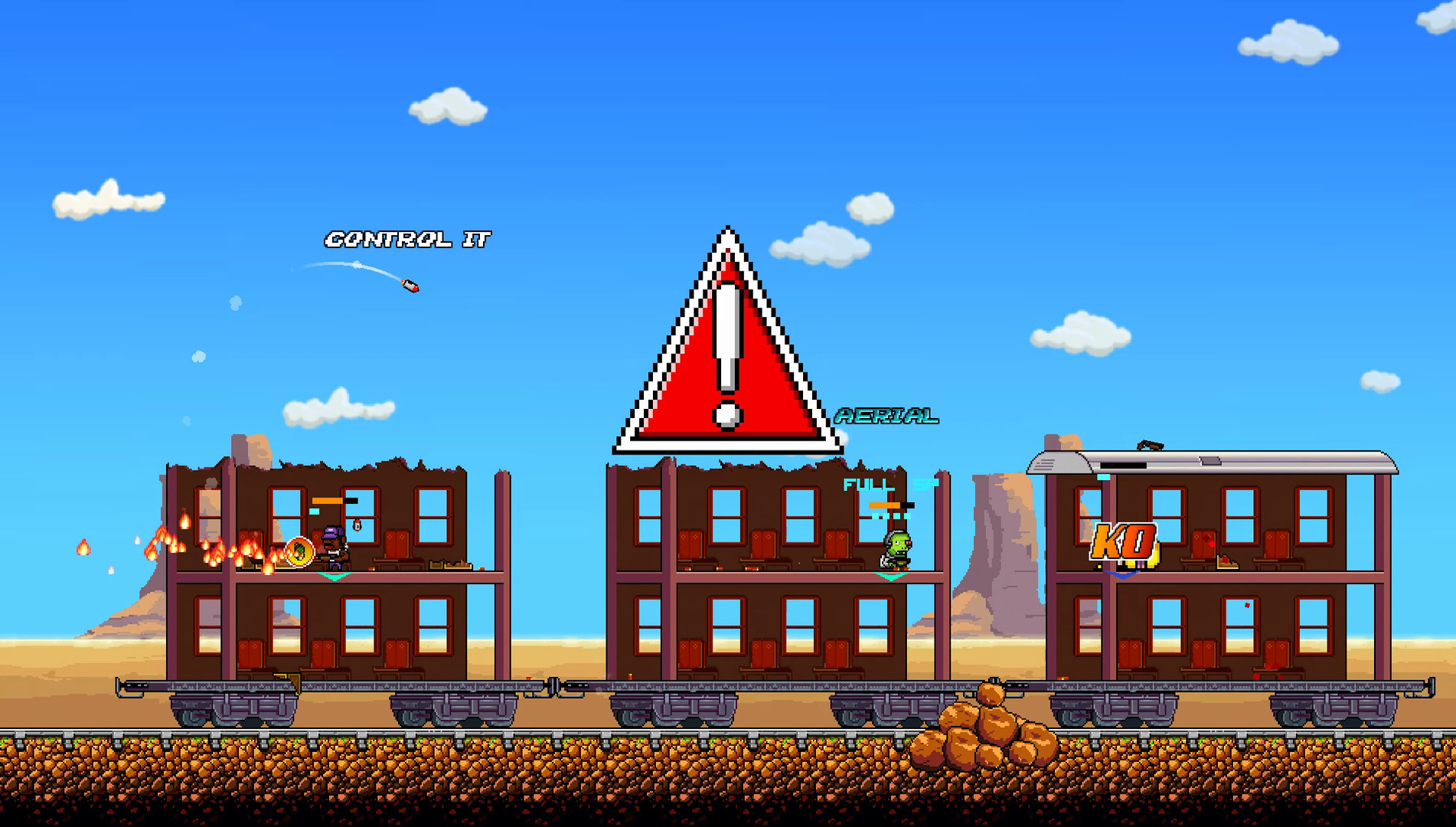Viewport: 1456px width, 827px height.
Task: Click the orange KO badge on the right carriage
Action: [x=1125, y=543]
